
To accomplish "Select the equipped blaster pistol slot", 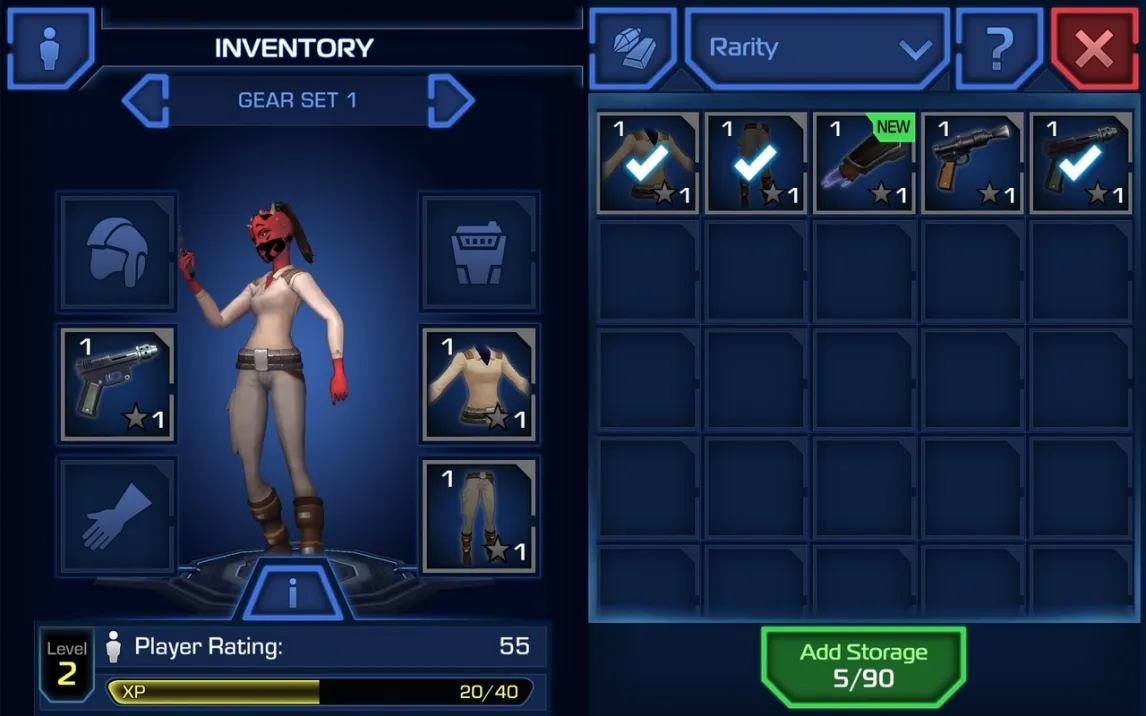I will [118, 384].
